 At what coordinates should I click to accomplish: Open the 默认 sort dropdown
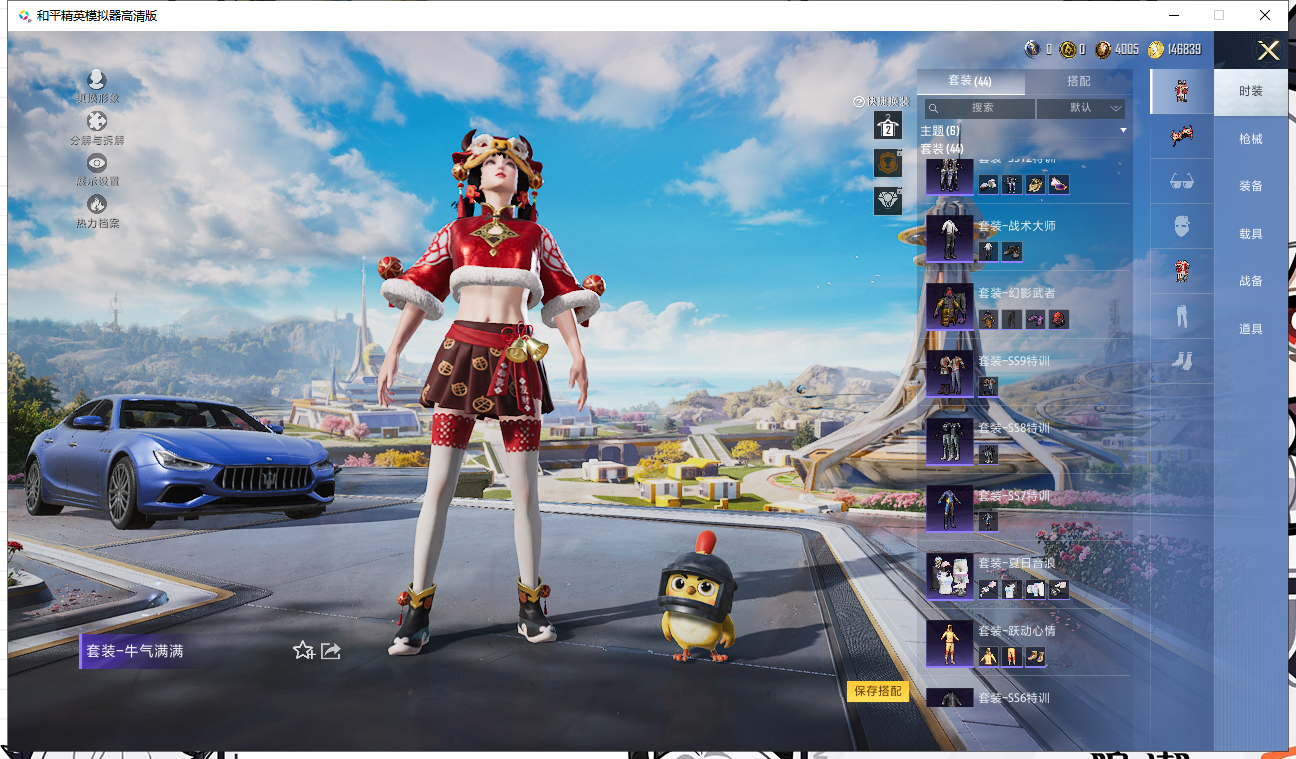tap(1082, 108)
